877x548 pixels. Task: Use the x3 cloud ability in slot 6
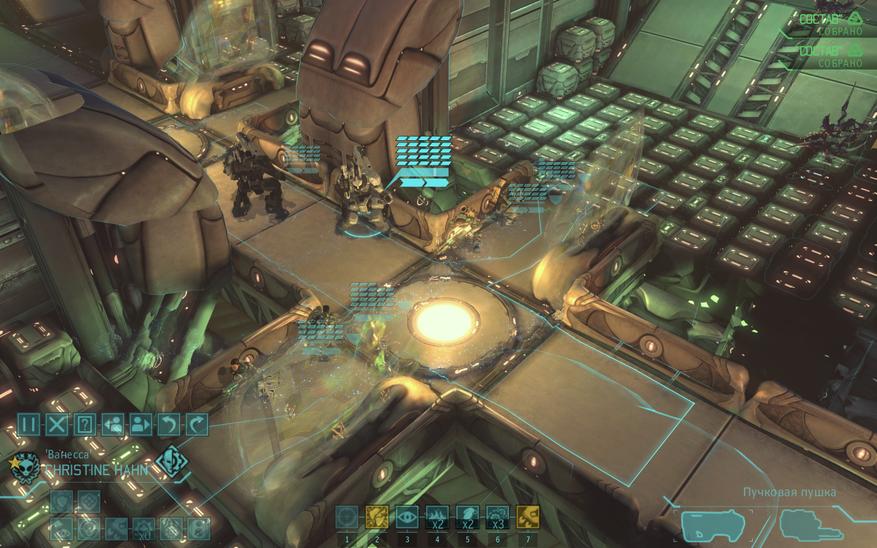(497, 516)
